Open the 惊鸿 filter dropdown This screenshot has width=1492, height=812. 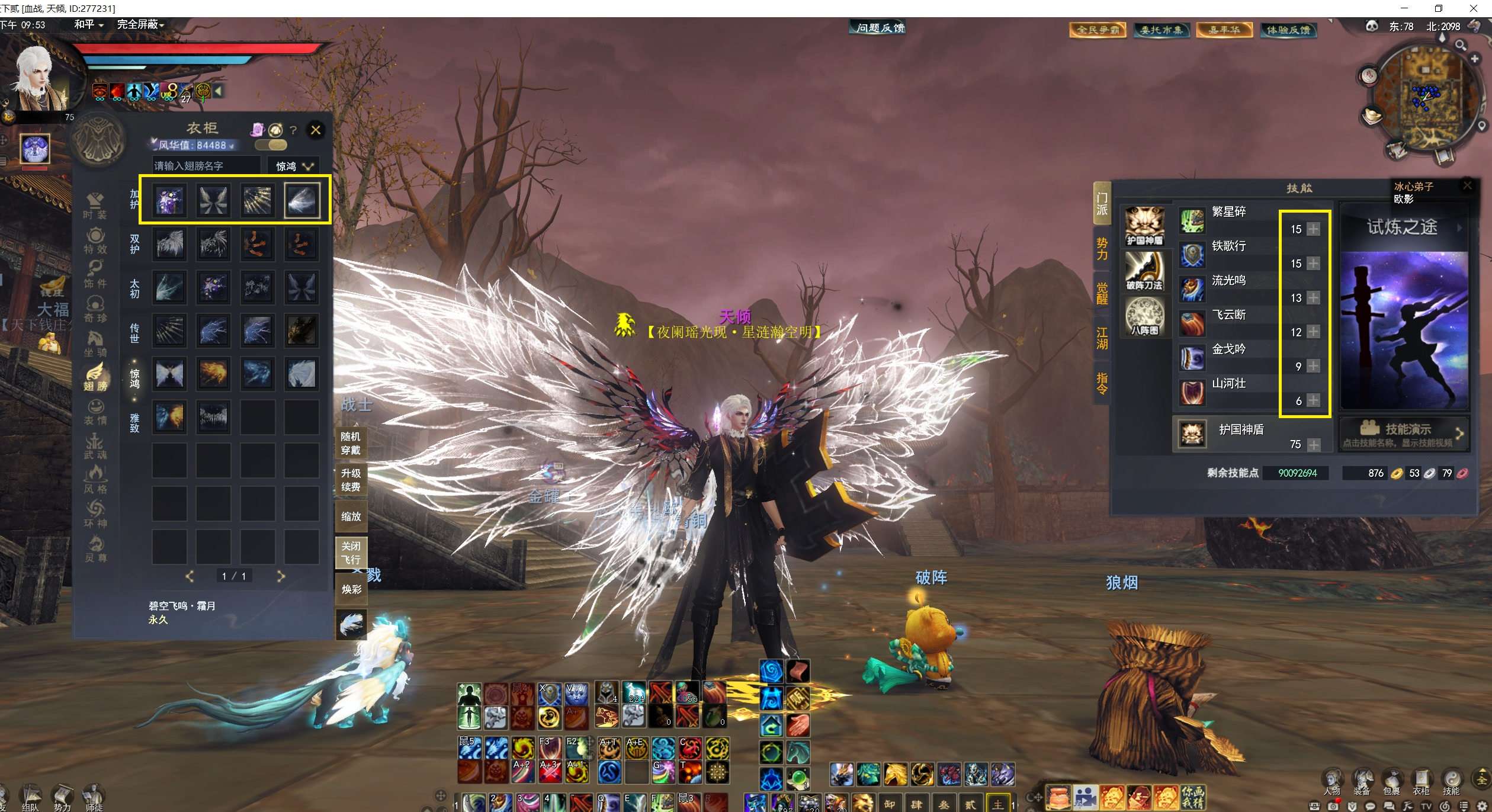(294, 166)
